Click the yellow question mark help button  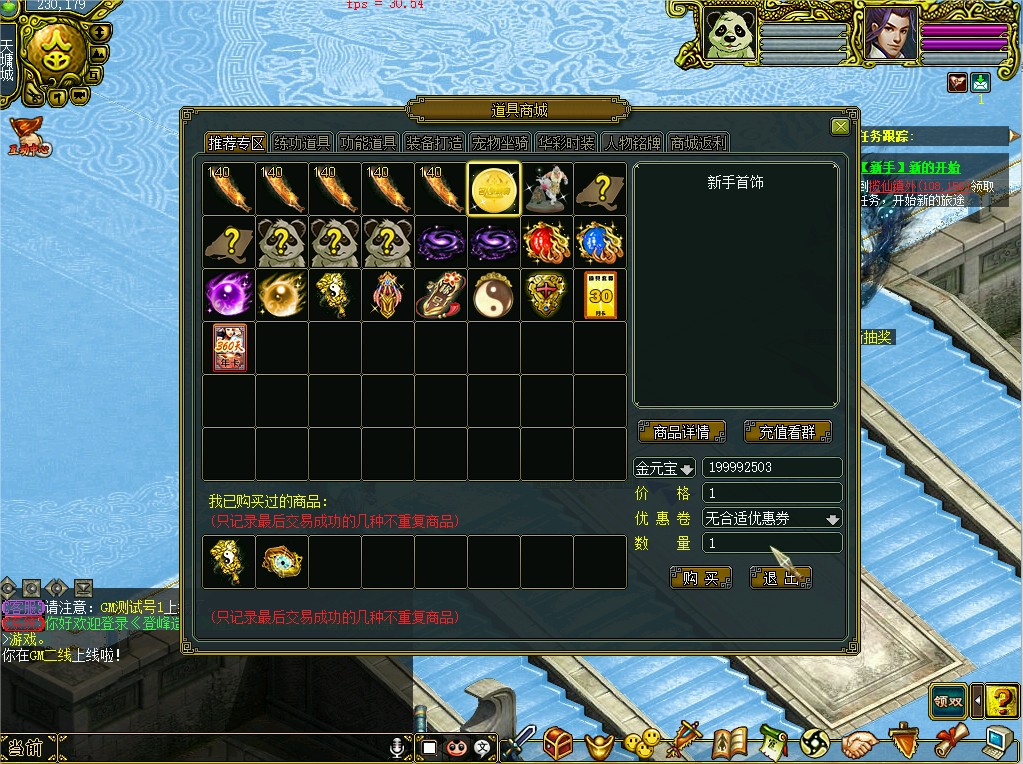pyautogui.click(x=1000, y=700)
